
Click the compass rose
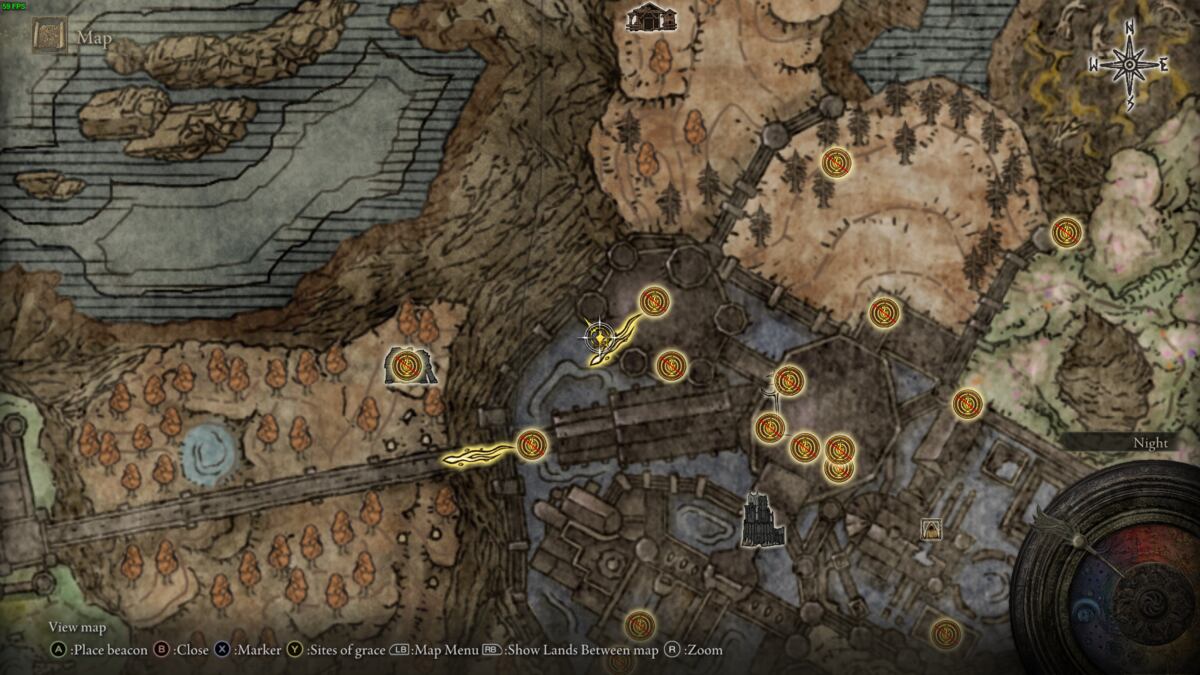[1129, 65]
